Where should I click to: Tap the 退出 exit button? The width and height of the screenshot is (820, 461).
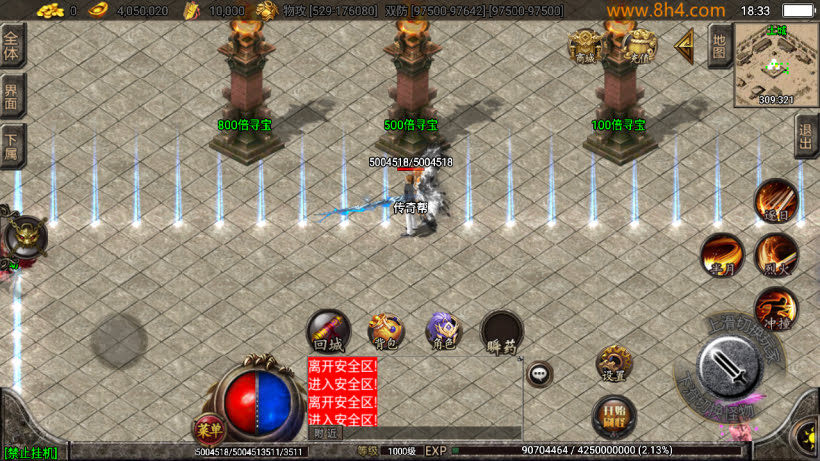point(806,136)
